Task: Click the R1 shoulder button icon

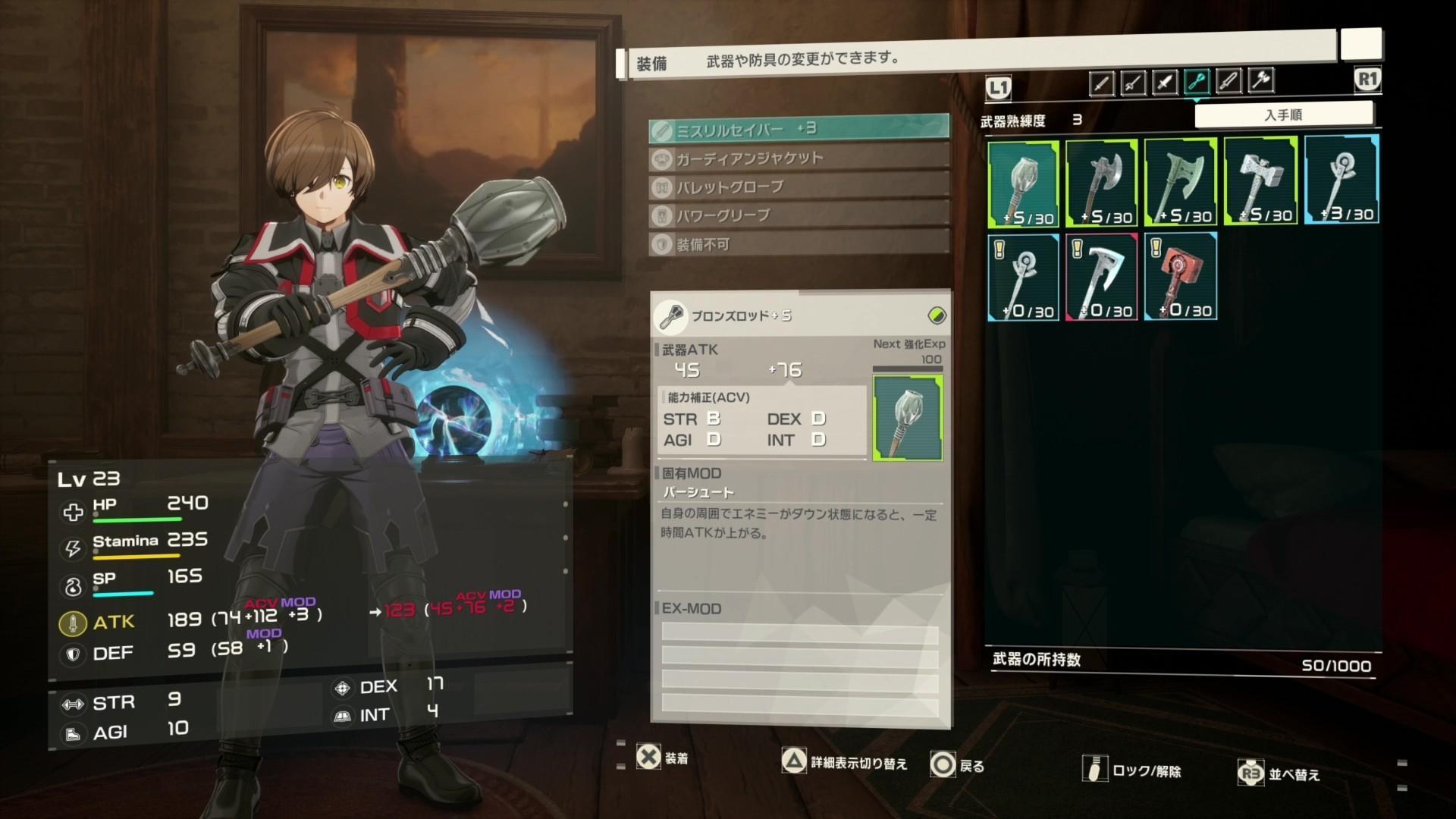Action: [1366, 79]
